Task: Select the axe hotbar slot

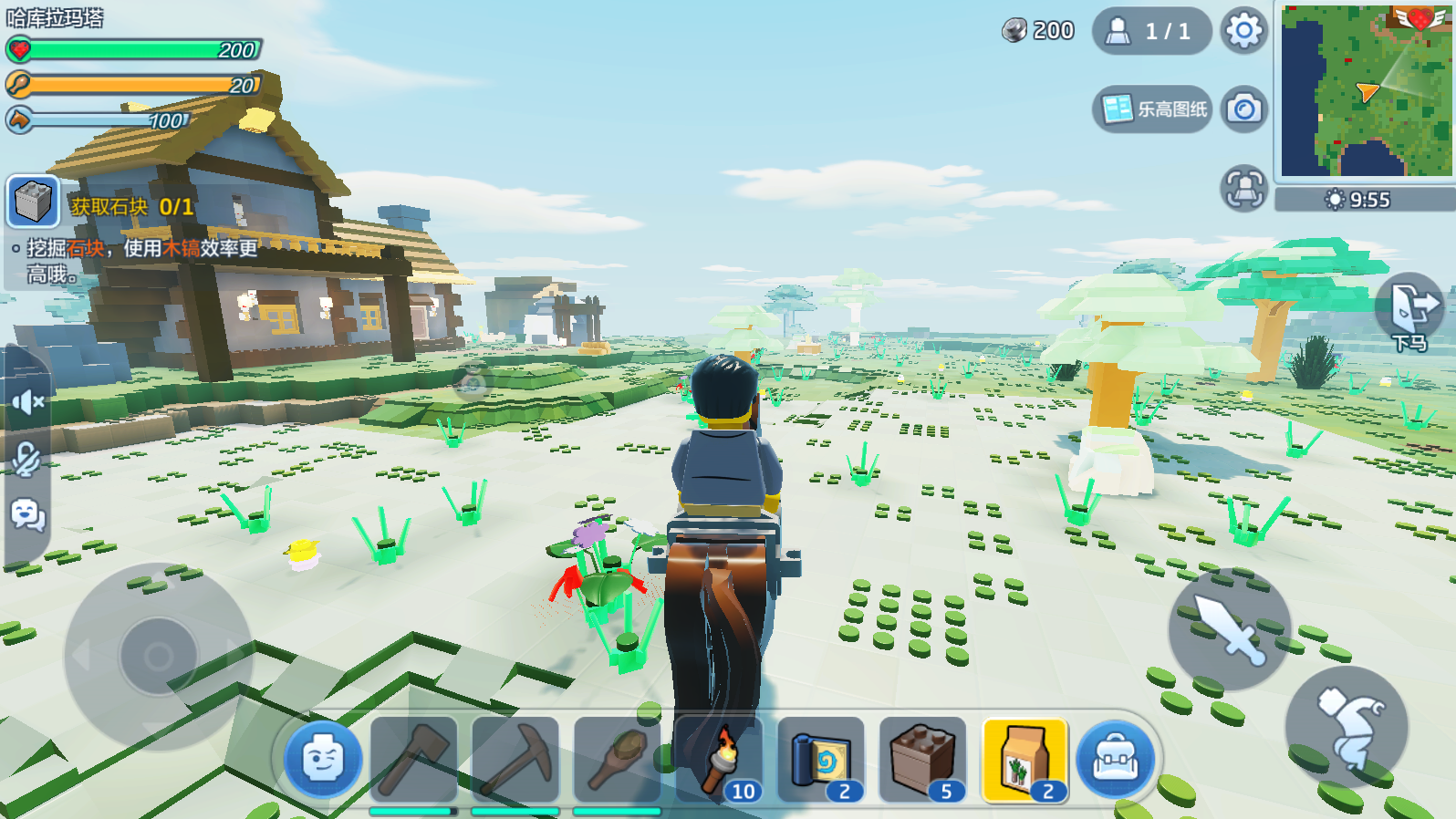Action: (413, 760)
